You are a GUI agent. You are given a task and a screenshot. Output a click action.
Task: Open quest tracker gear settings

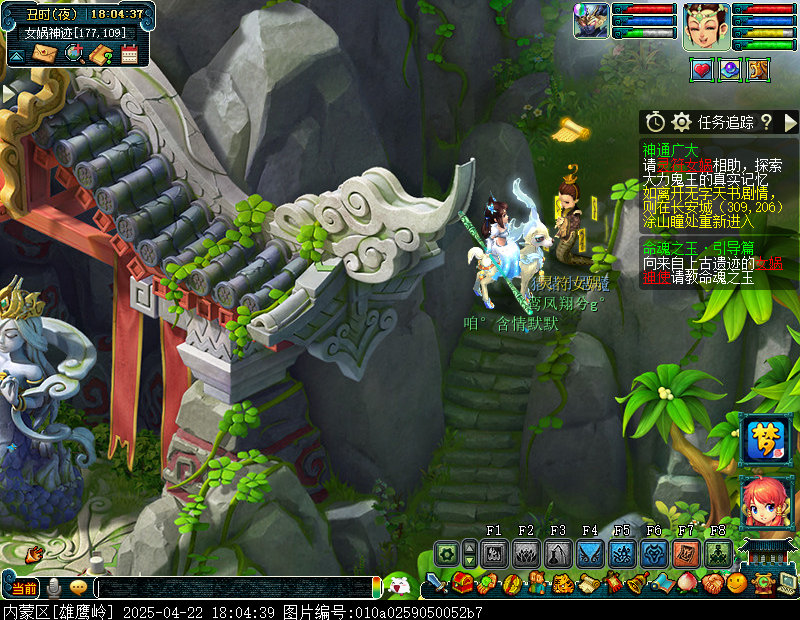click(682, 122)
